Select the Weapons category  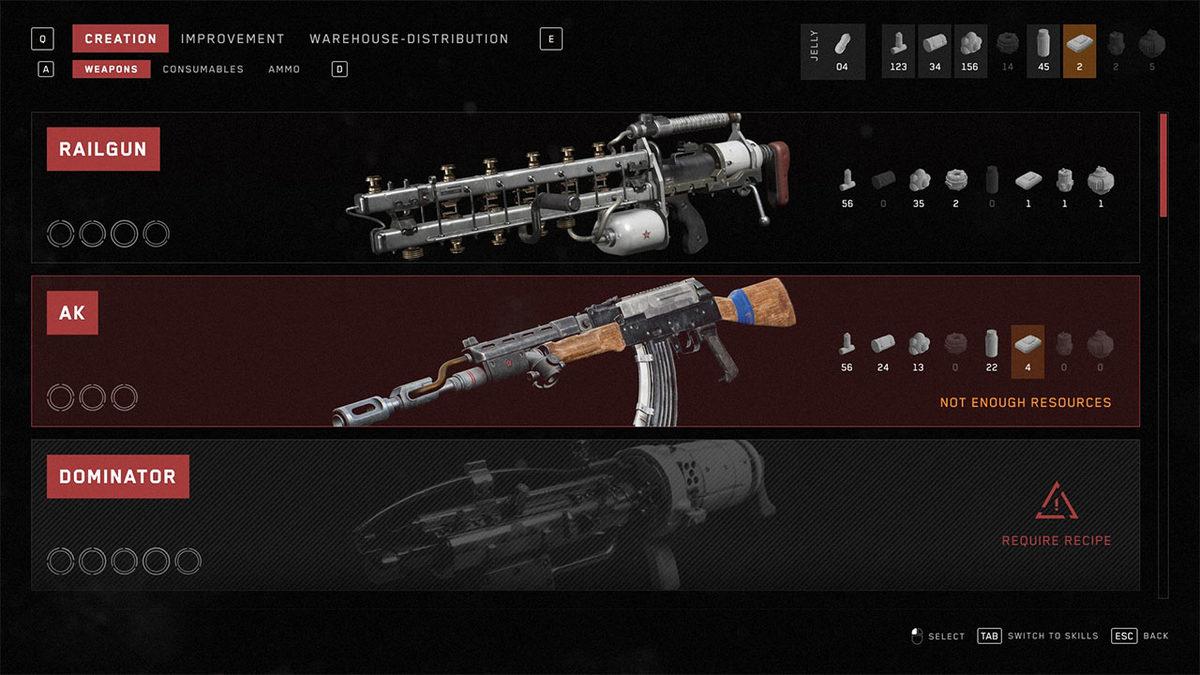coord(111,70)
